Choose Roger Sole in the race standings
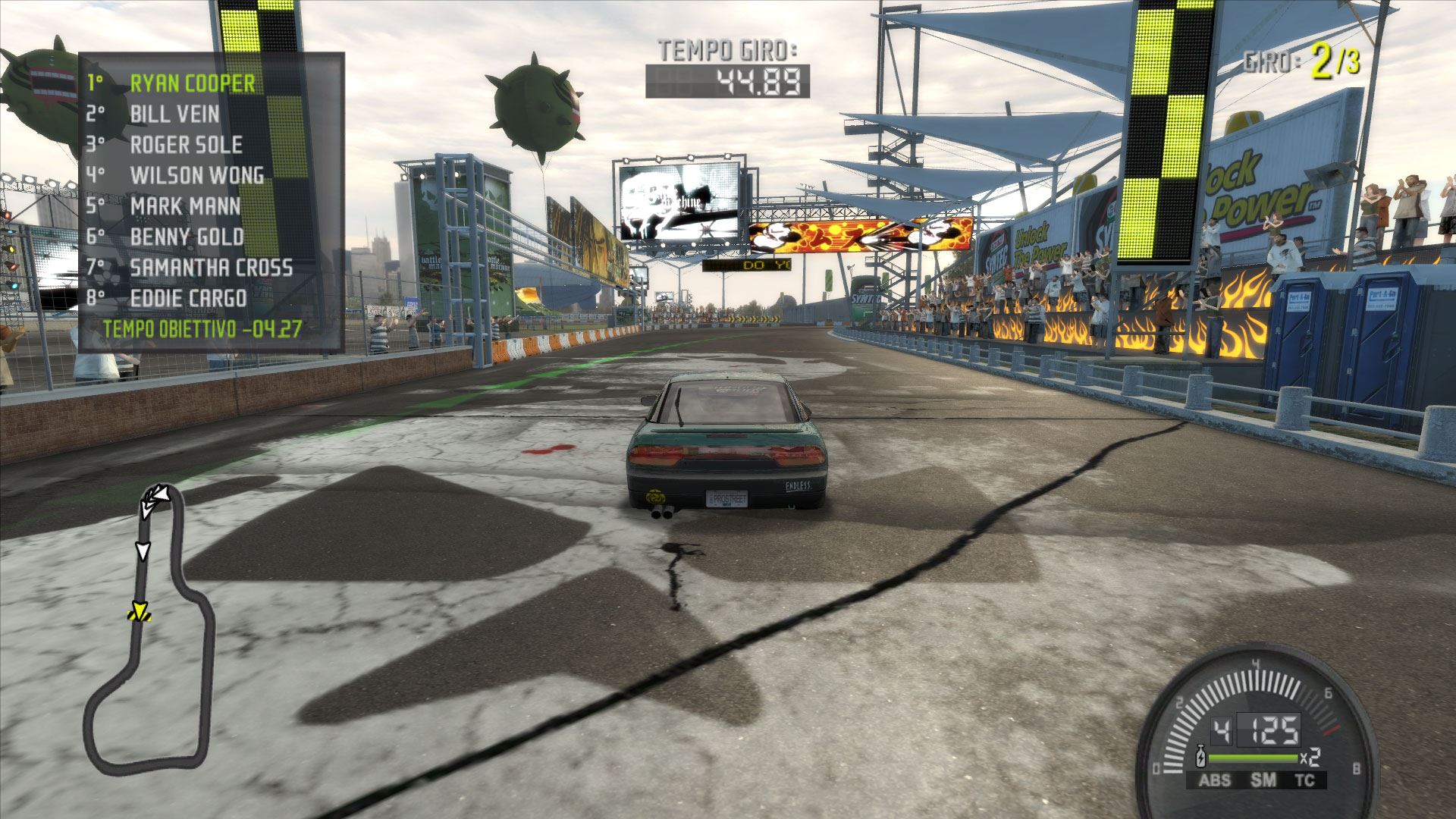 [x=186, y=145]
